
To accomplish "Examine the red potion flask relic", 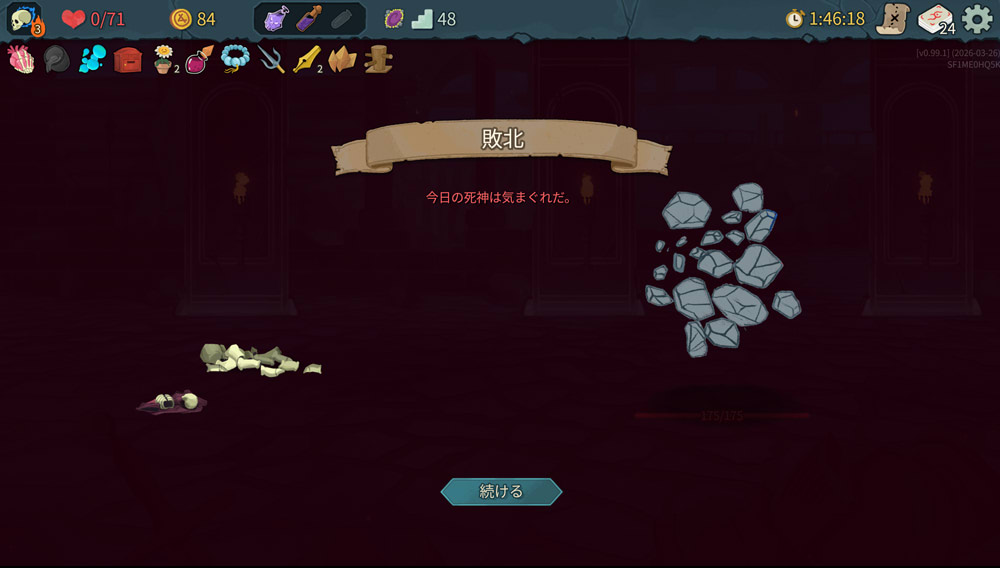I will click(199, 60).
